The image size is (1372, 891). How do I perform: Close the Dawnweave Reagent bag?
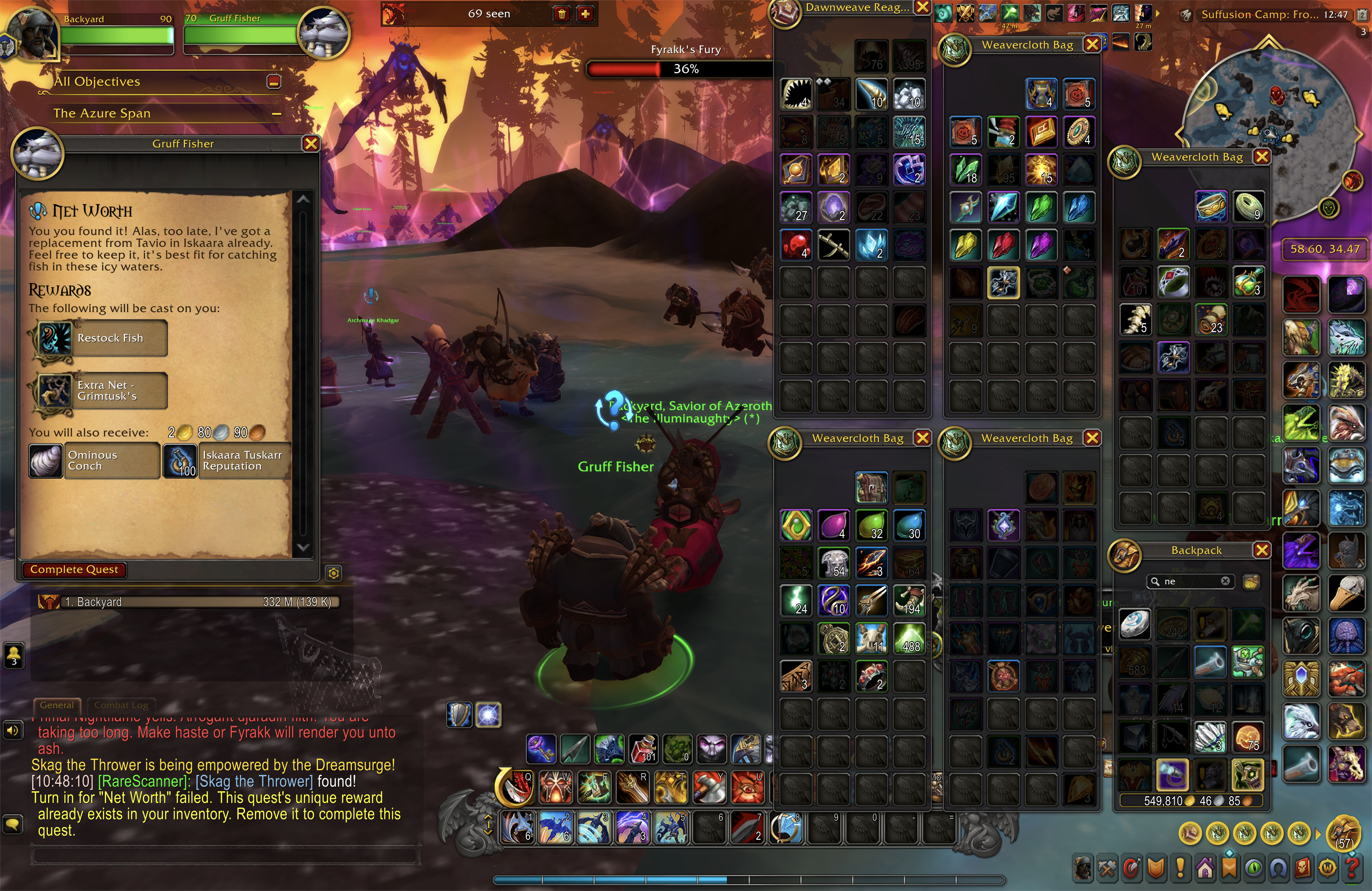922,8
